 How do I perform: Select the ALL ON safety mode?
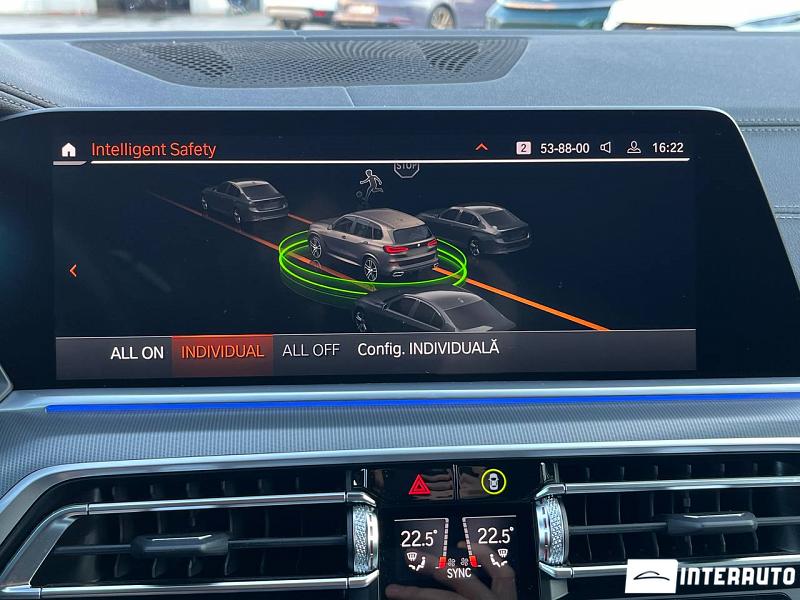click(x=137, y=352)
